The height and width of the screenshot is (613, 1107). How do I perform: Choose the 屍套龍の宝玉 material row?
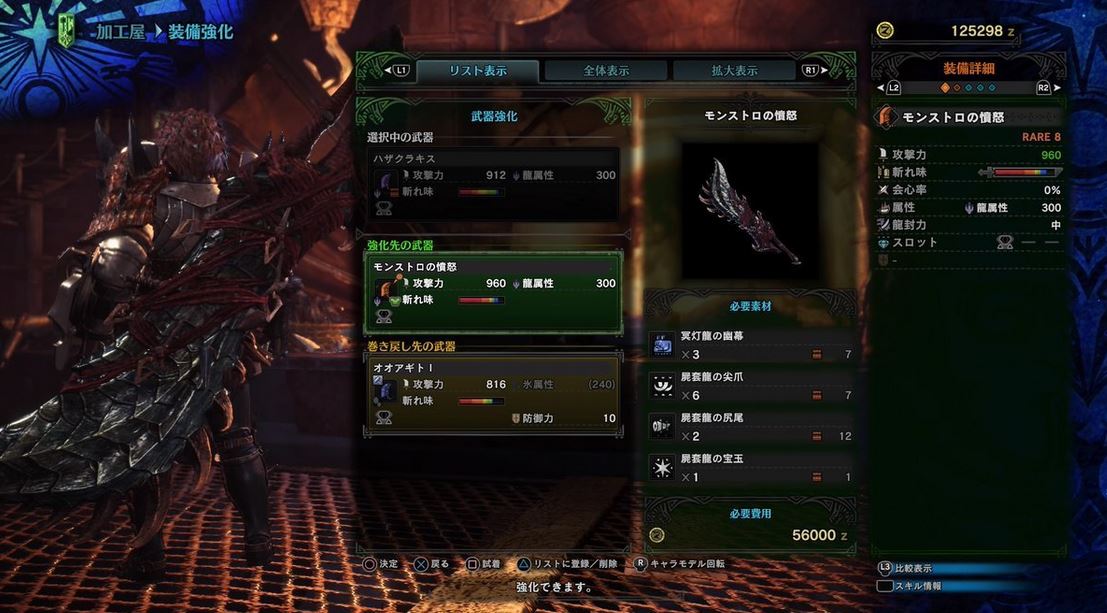pos(750,468)
